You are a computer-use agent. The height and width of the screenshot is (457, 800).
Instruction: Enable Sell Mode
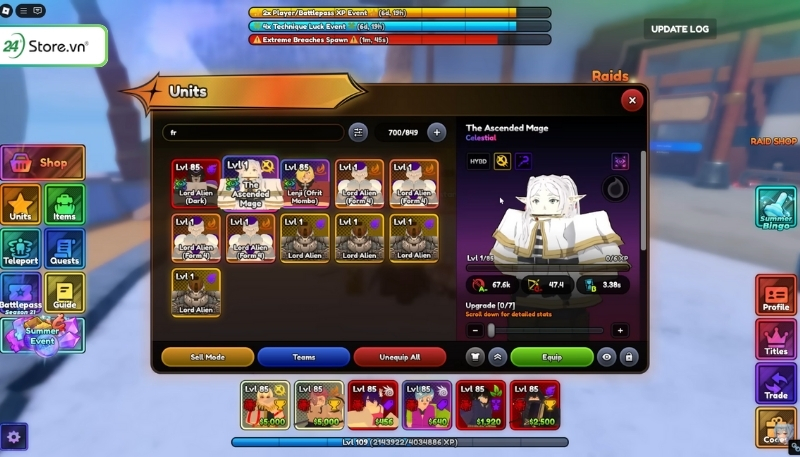pos(207,356)
